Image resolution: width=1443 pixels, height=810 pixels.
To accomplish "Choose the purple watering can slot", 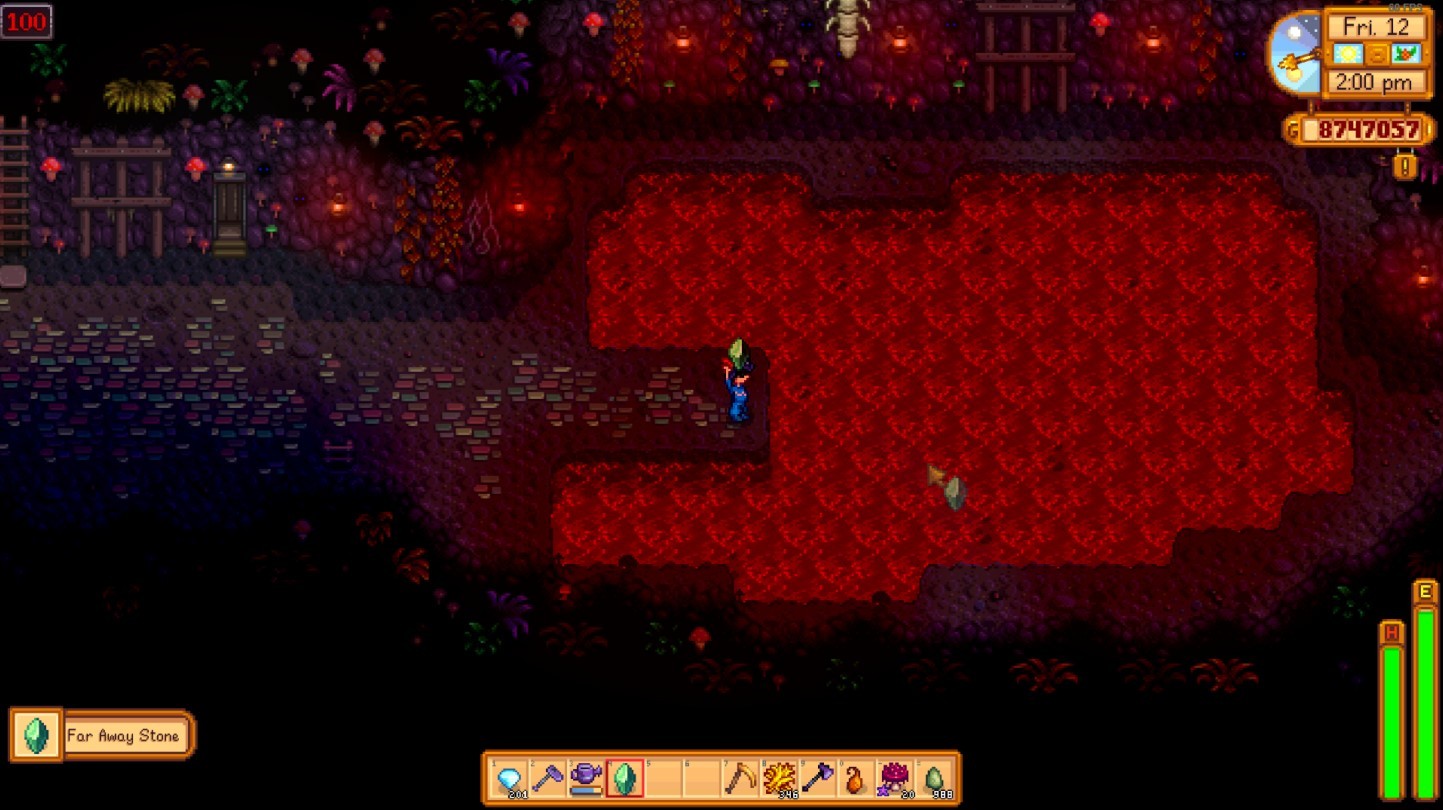I will pyautogui.click(x=586, y=778).
